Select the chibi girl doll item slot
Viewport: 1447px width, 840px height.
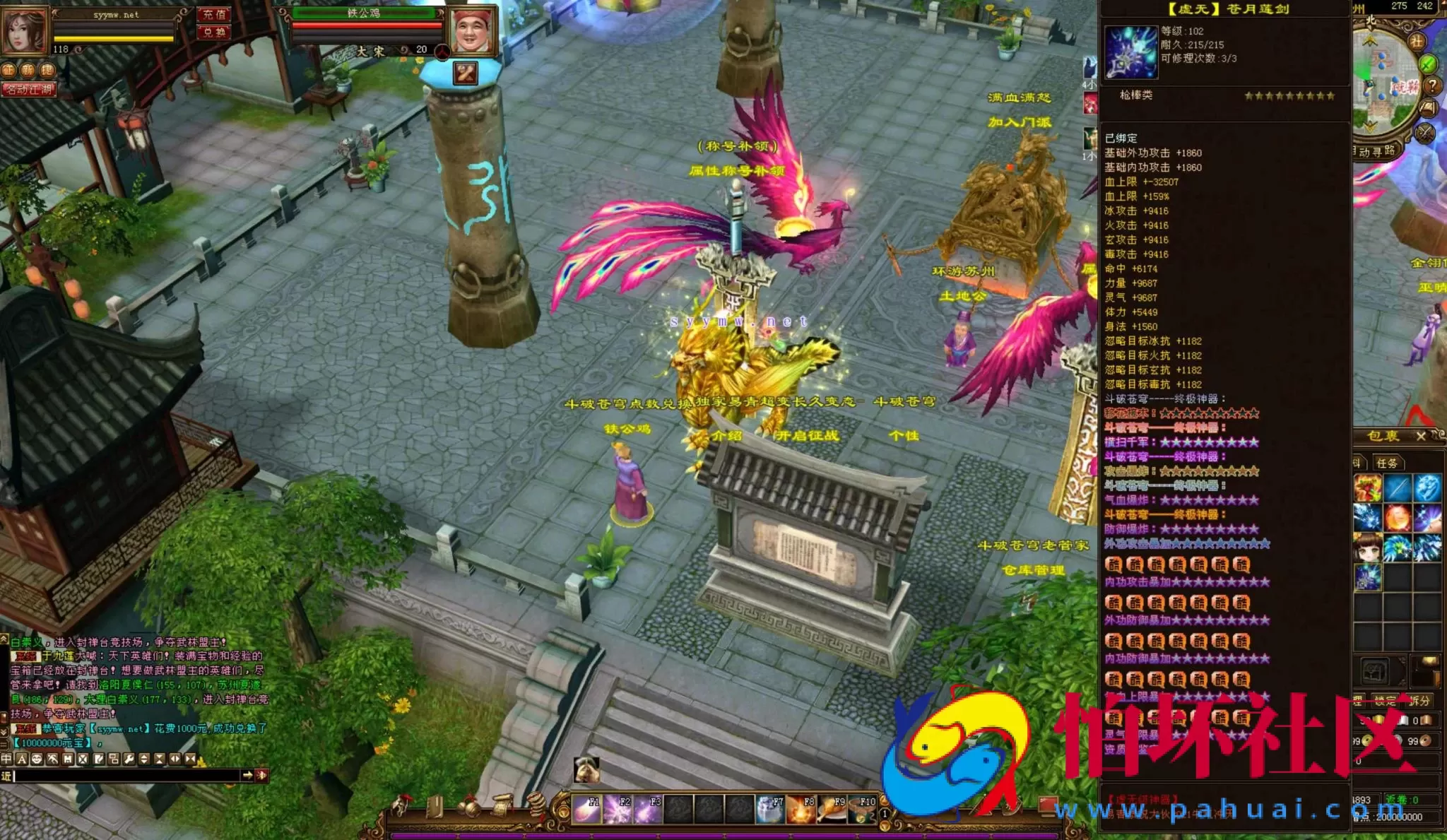click(x=1367, y=548)
